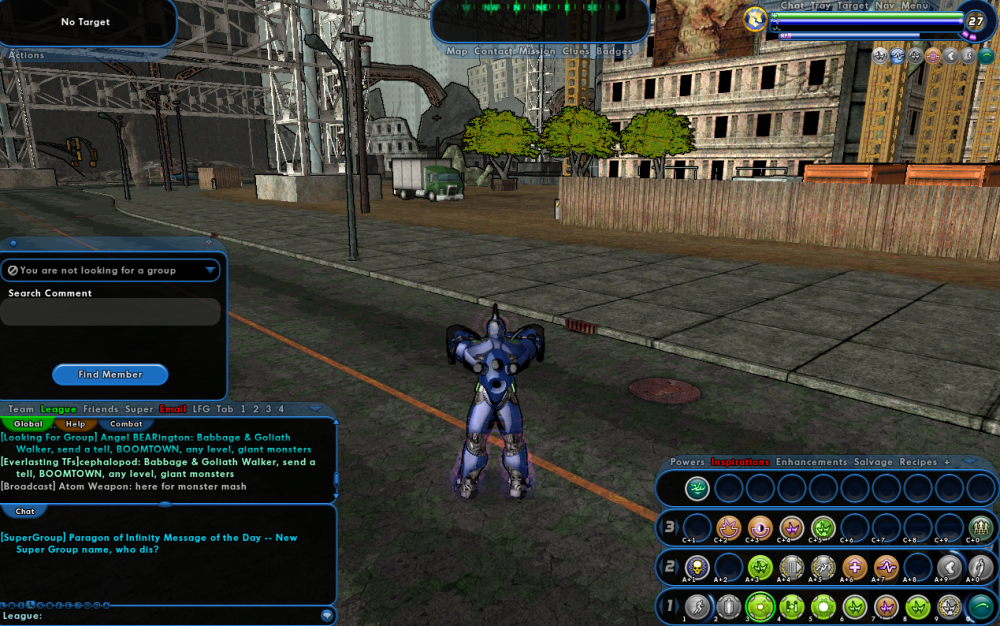
Task: Open the looking-for-group status dropdown
Action: (110, 270)
